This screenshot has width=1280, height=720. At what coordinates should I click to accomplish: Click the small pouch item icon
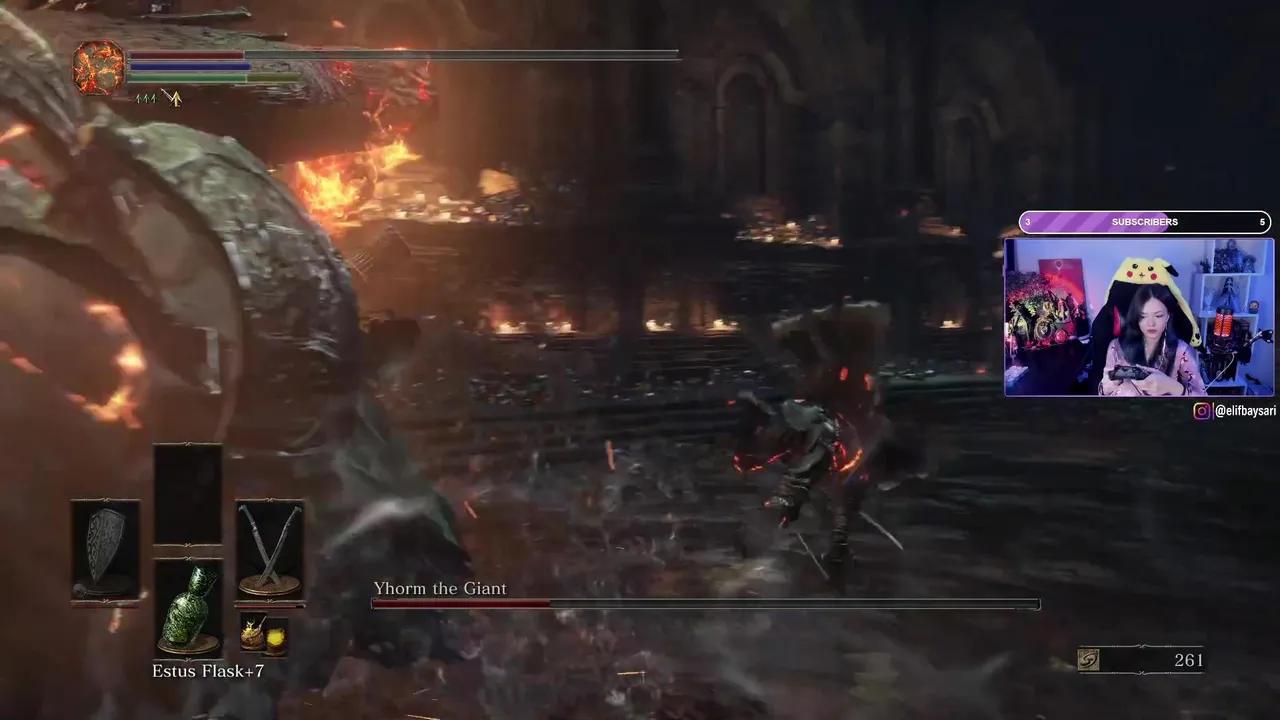tap(251, 635)
